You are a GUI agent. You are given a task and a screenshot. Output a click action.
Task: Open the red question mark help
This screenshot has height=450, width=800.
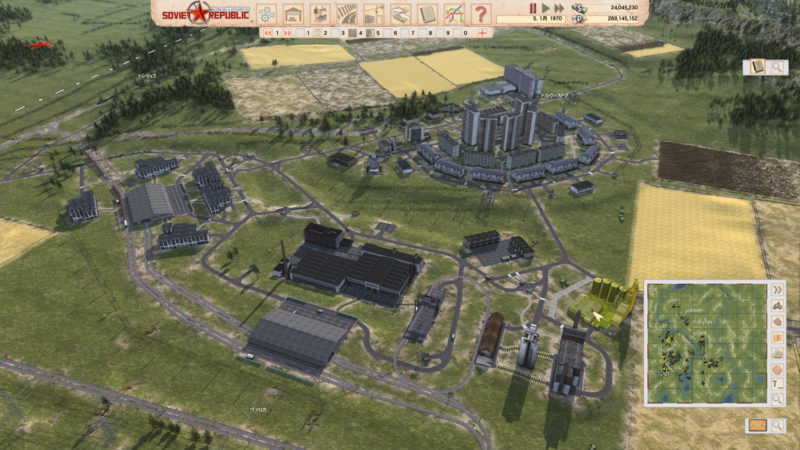click(x=481, y=14)
